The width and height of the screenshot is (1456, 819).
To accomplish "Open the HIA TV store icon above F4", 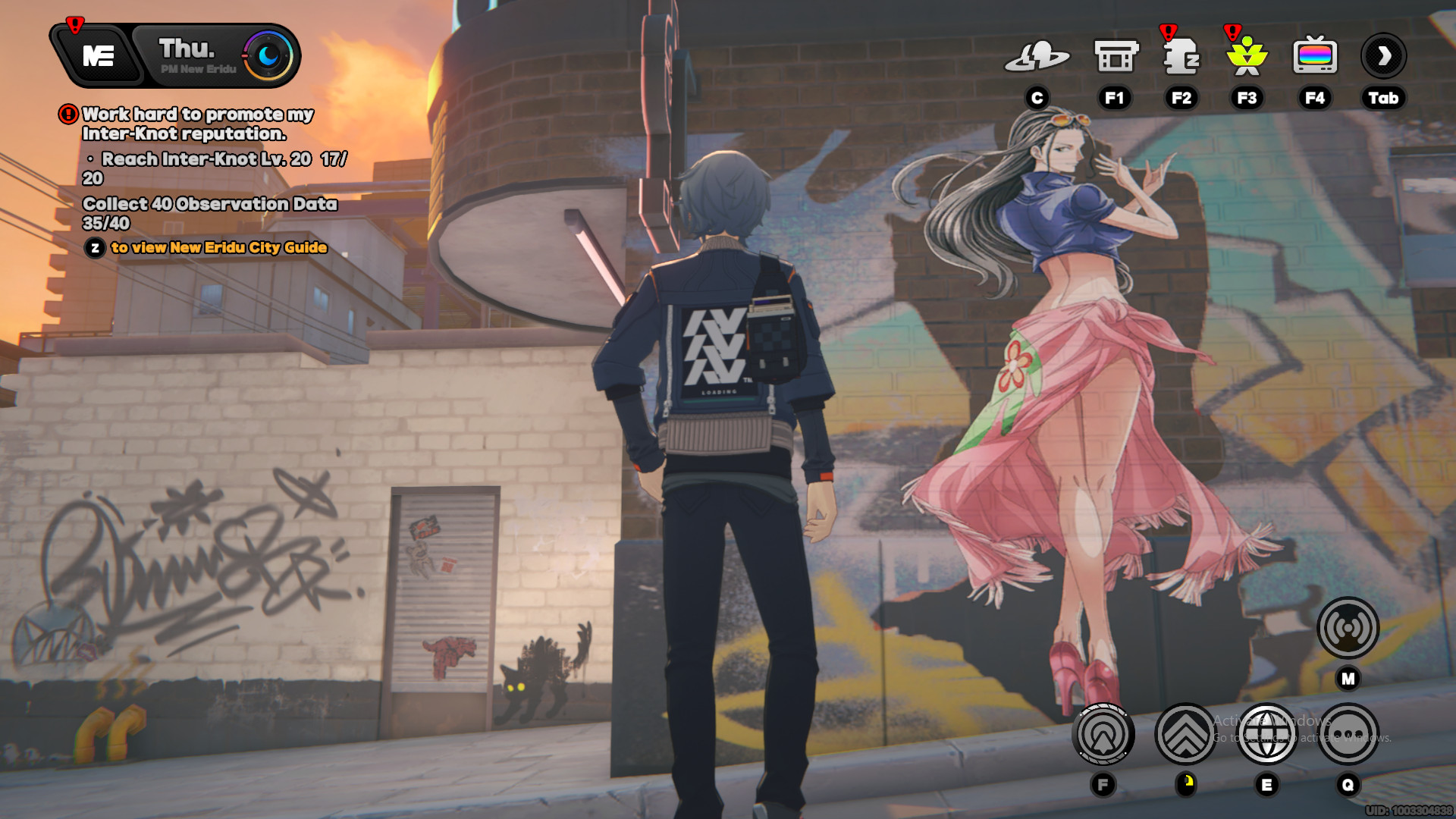I will pos(1314,55).
